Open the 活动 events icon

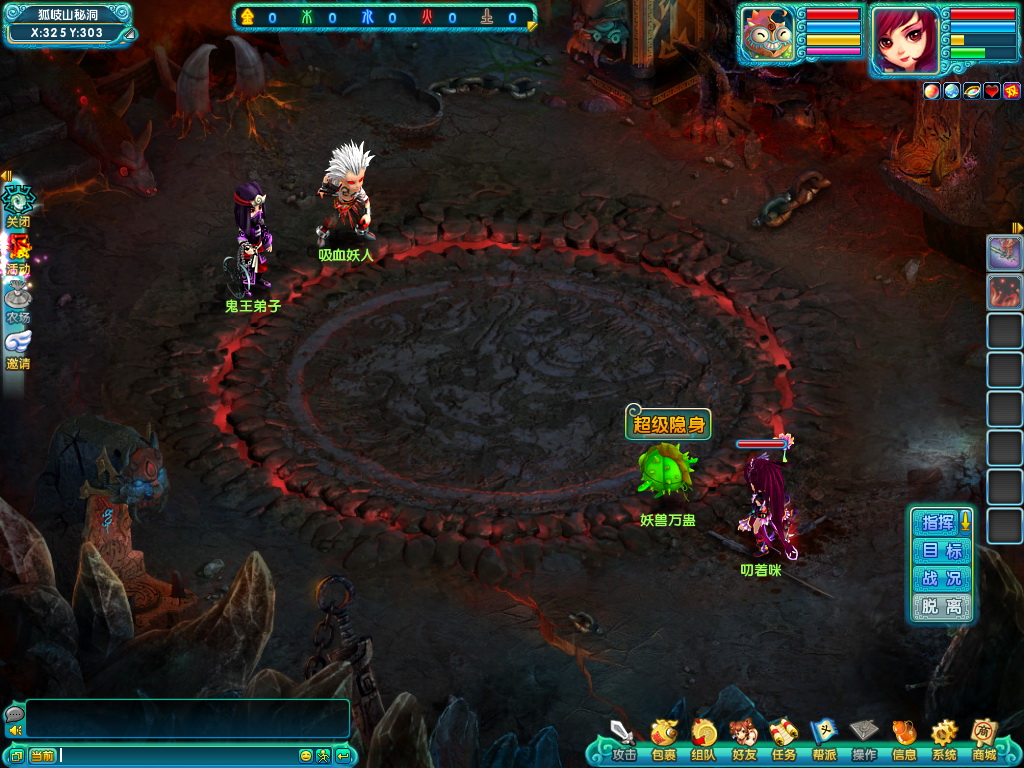(18, 255)
